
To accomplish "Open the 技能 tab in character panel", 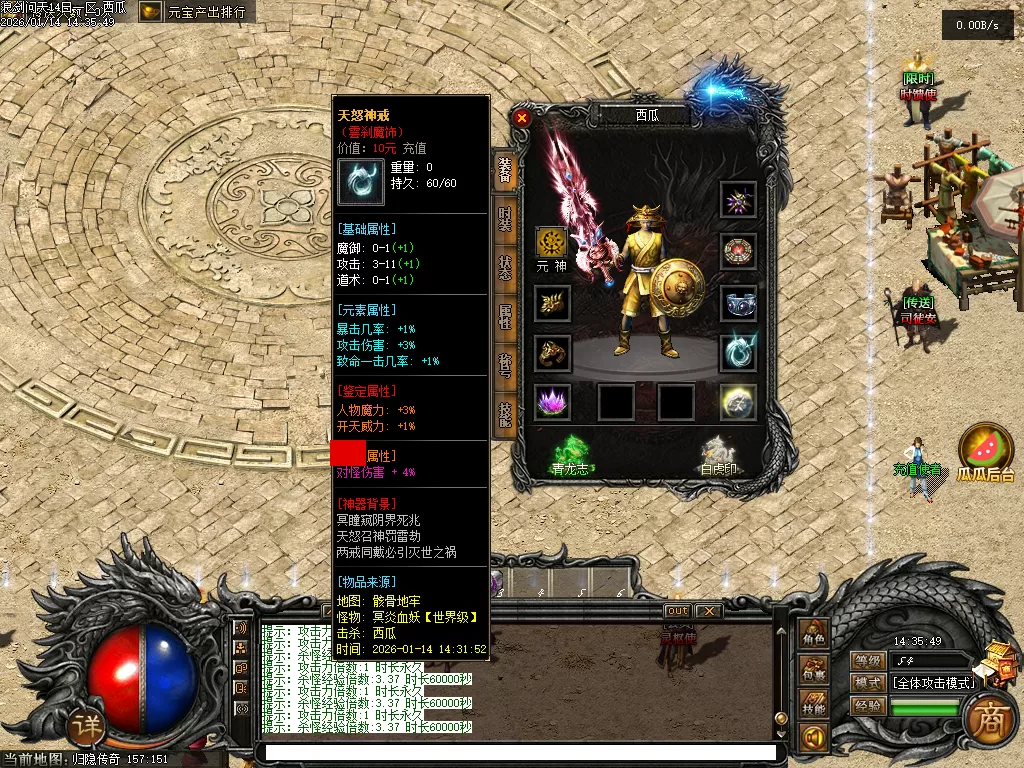I will pyautogui.click(x=505, y=414).
